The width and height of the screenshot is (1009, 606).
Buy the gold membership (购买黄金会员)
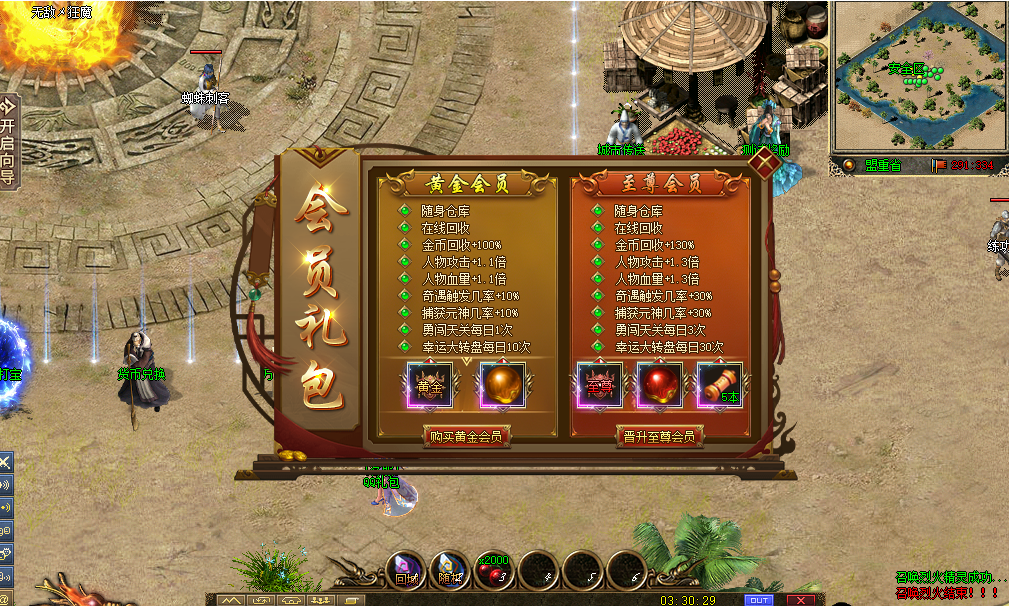(x=466, y=436)
